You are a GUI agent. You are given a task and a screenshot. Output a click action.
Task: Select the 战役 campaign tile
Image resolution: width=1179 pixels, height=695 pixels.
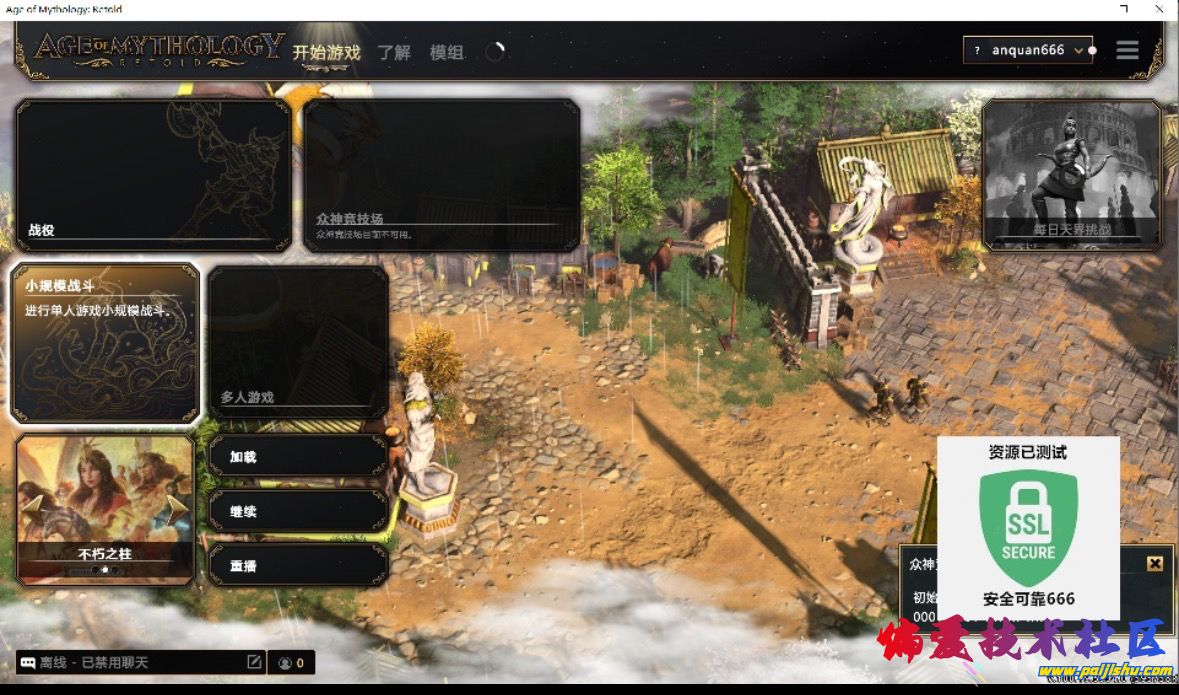(x=153, y=174)
